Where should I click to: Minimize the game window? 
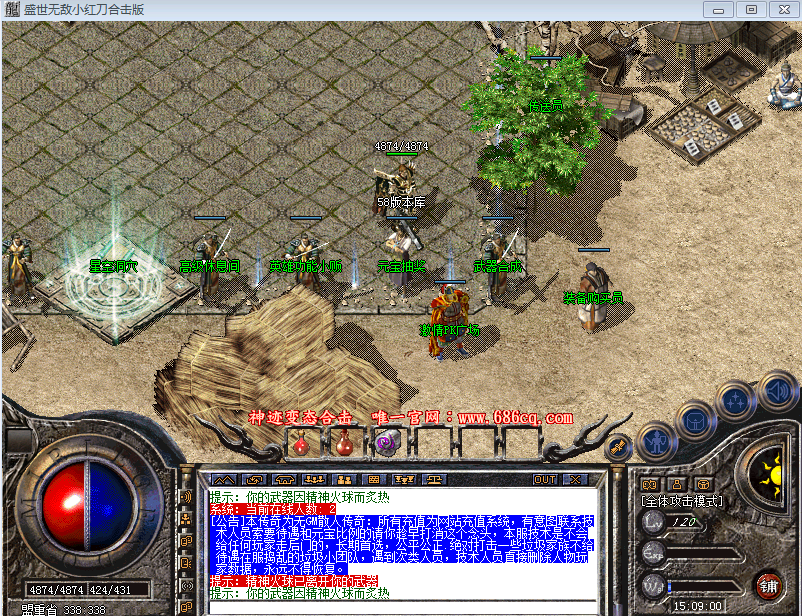click(718, 9)
